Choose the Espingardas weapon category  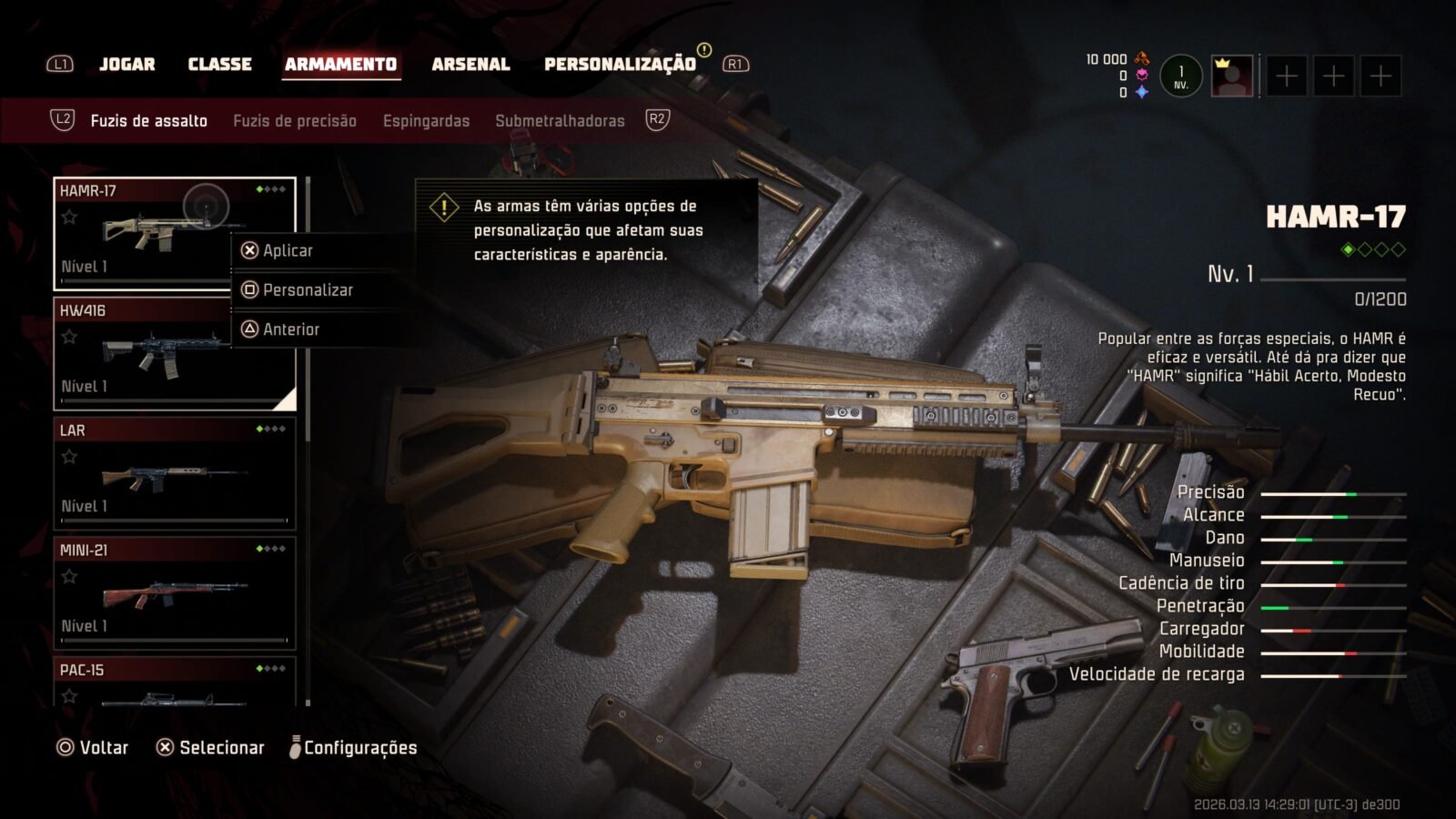tap(426, 120)
